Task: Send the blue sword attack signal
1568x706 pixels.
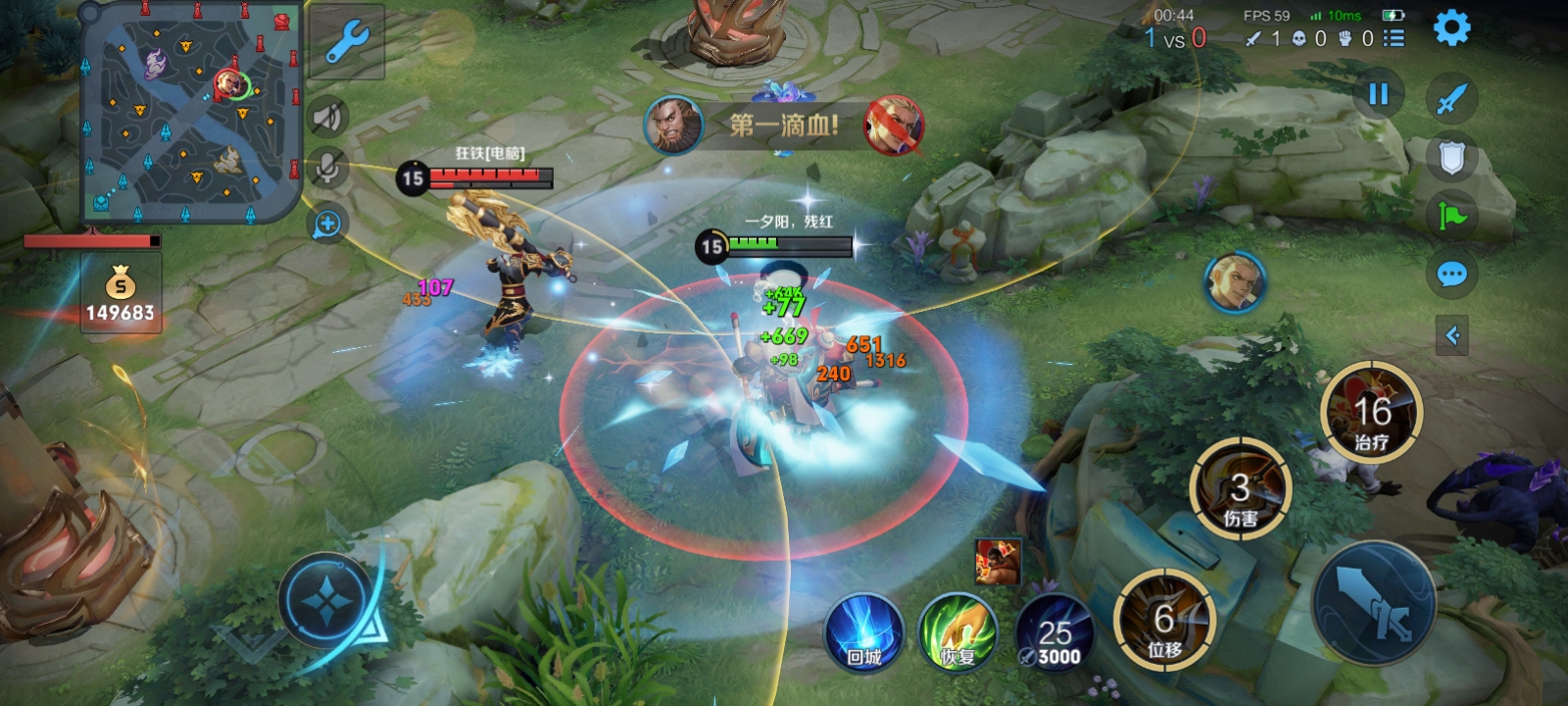Action: (1451, 98)
